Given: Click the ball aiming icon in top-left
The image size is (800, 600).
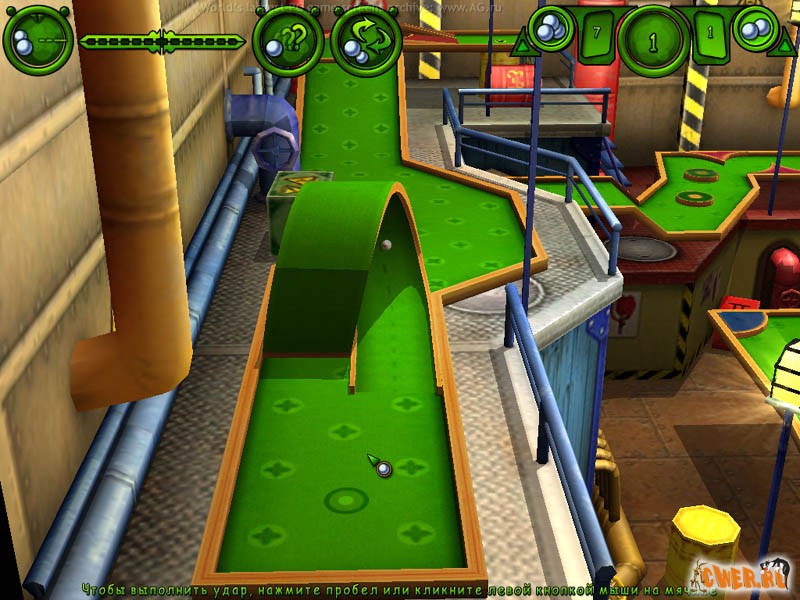Looking at the screenshot, I should pyautogui.click(x=37, y=40).
